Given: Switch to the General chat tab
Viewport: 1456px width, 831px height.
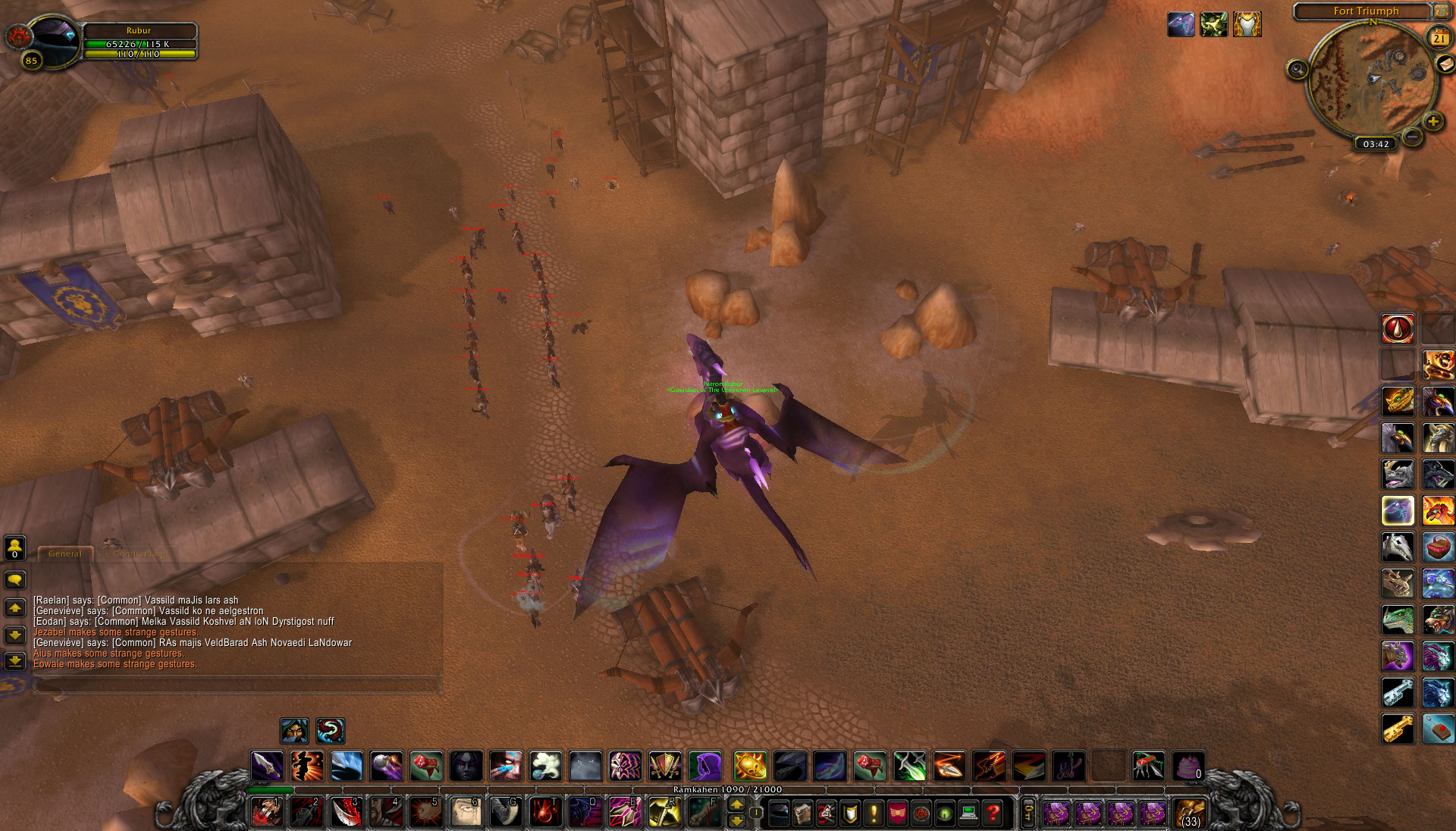Looking at the screenshot, I should click(x=65, y=554).
